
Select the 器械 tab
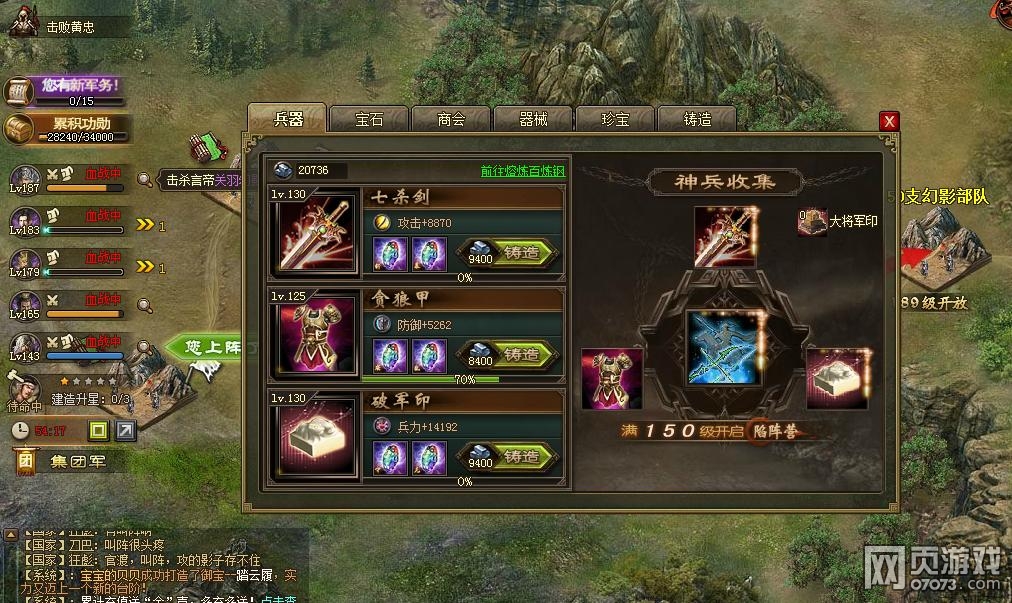[533, 119]
